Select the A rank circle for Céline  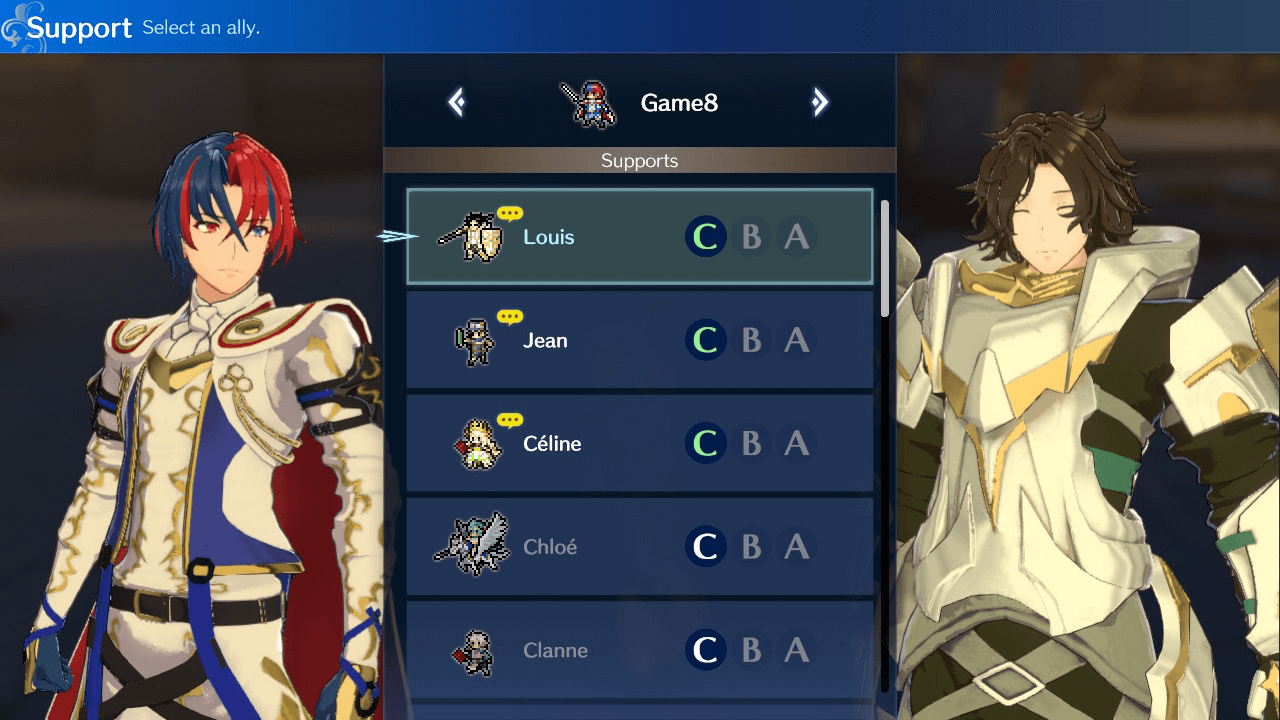(x=797, y=443)
